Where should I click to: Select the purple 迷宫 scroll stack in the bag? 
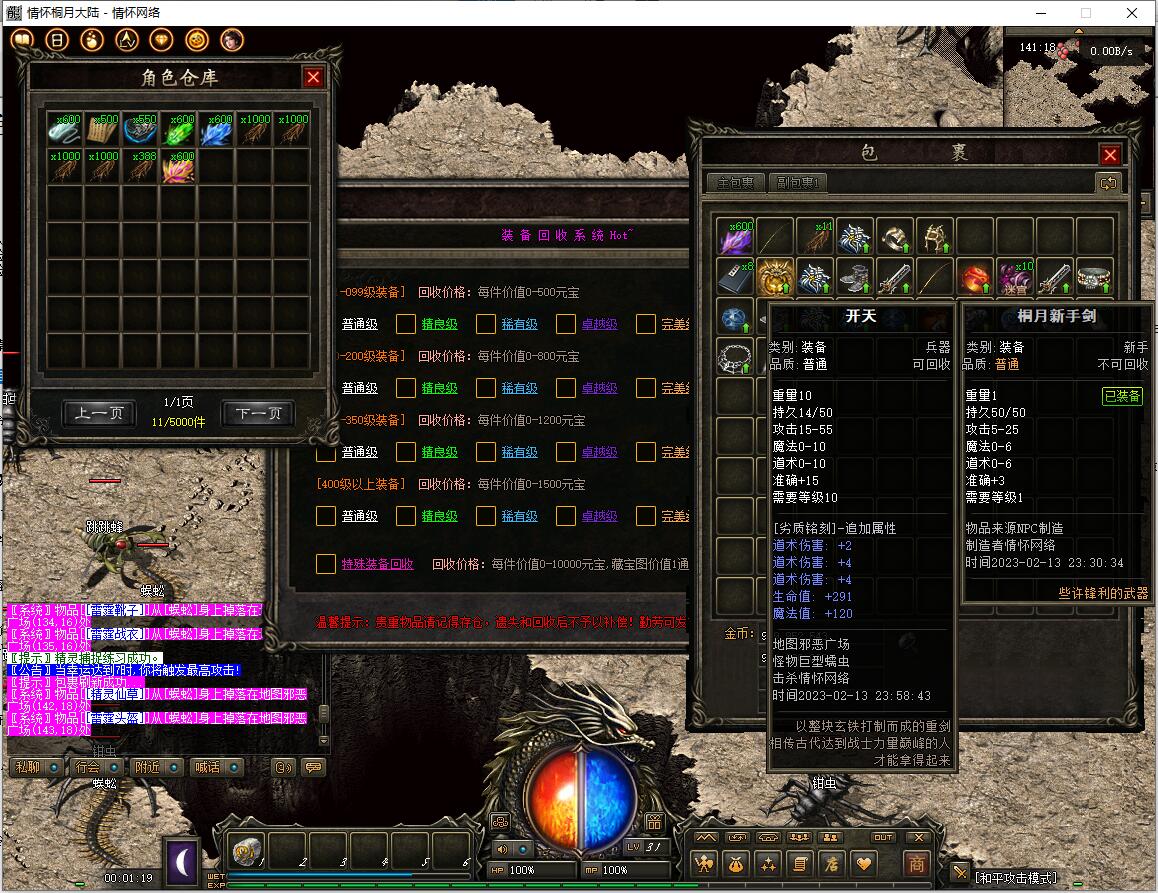point(1015,276)
